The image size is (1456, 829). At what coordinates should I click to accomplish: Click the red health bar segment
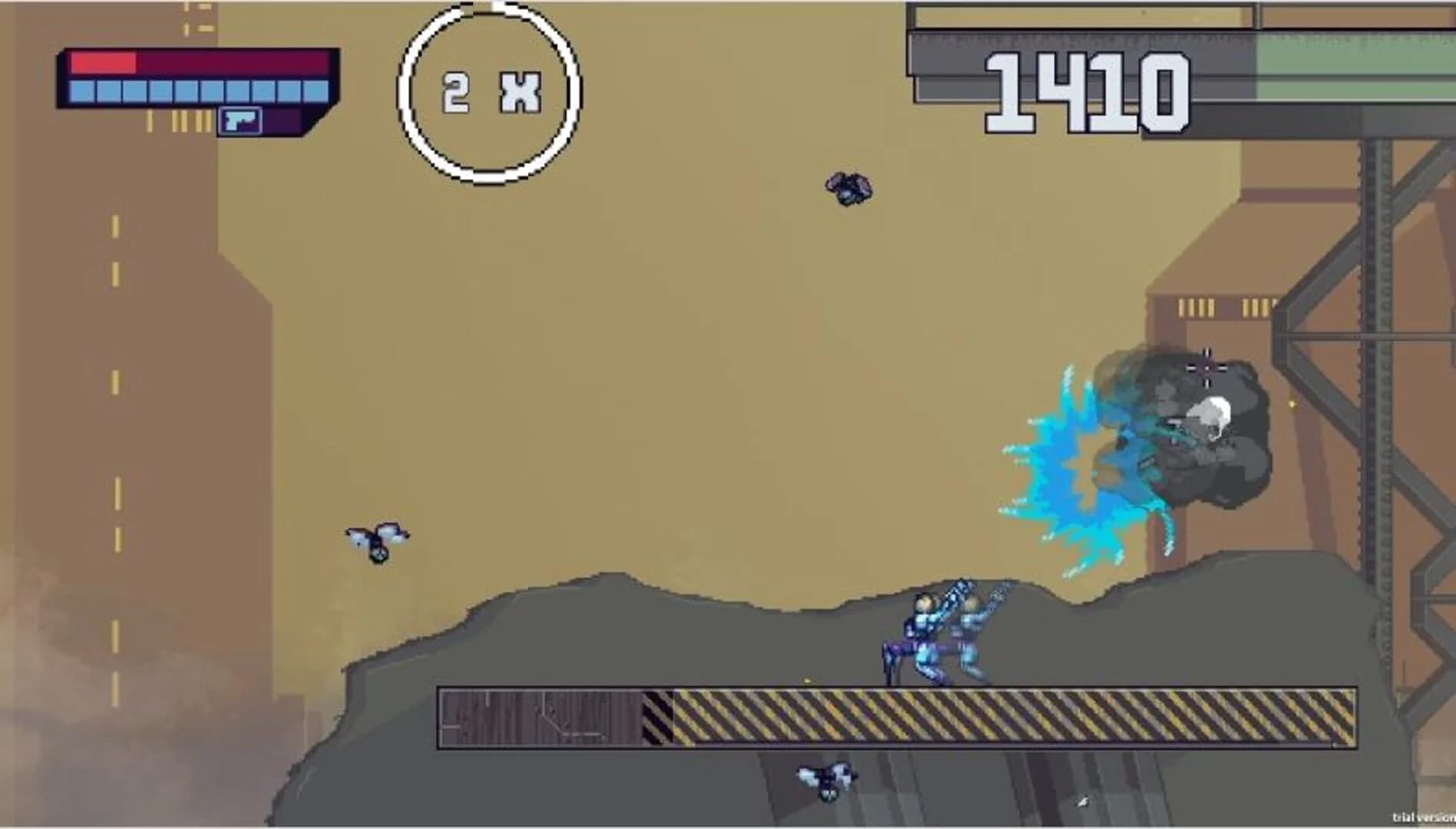(x=104, y=63)
